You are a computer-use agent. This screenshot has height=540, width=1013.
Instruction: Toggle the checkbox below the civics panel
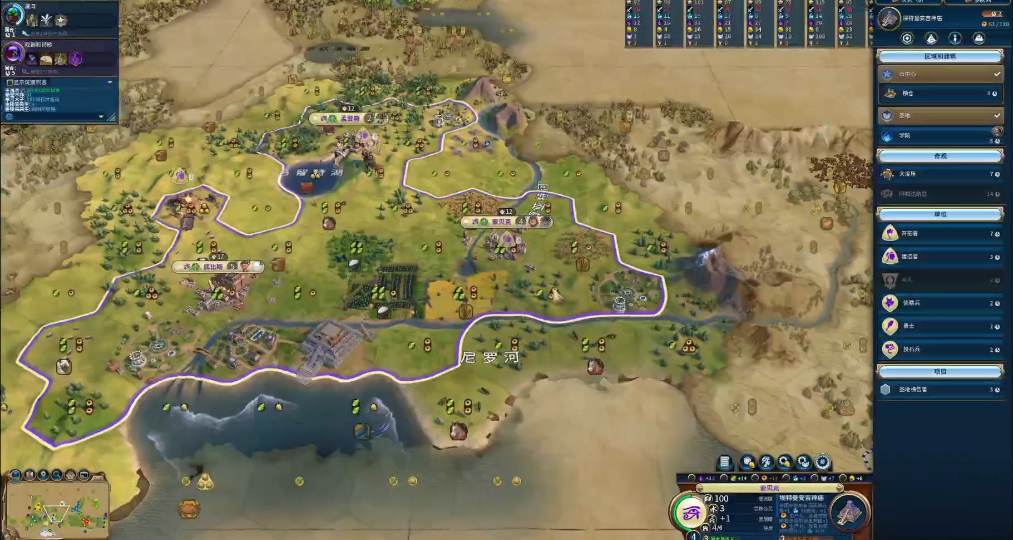click(x=8, y=82)
